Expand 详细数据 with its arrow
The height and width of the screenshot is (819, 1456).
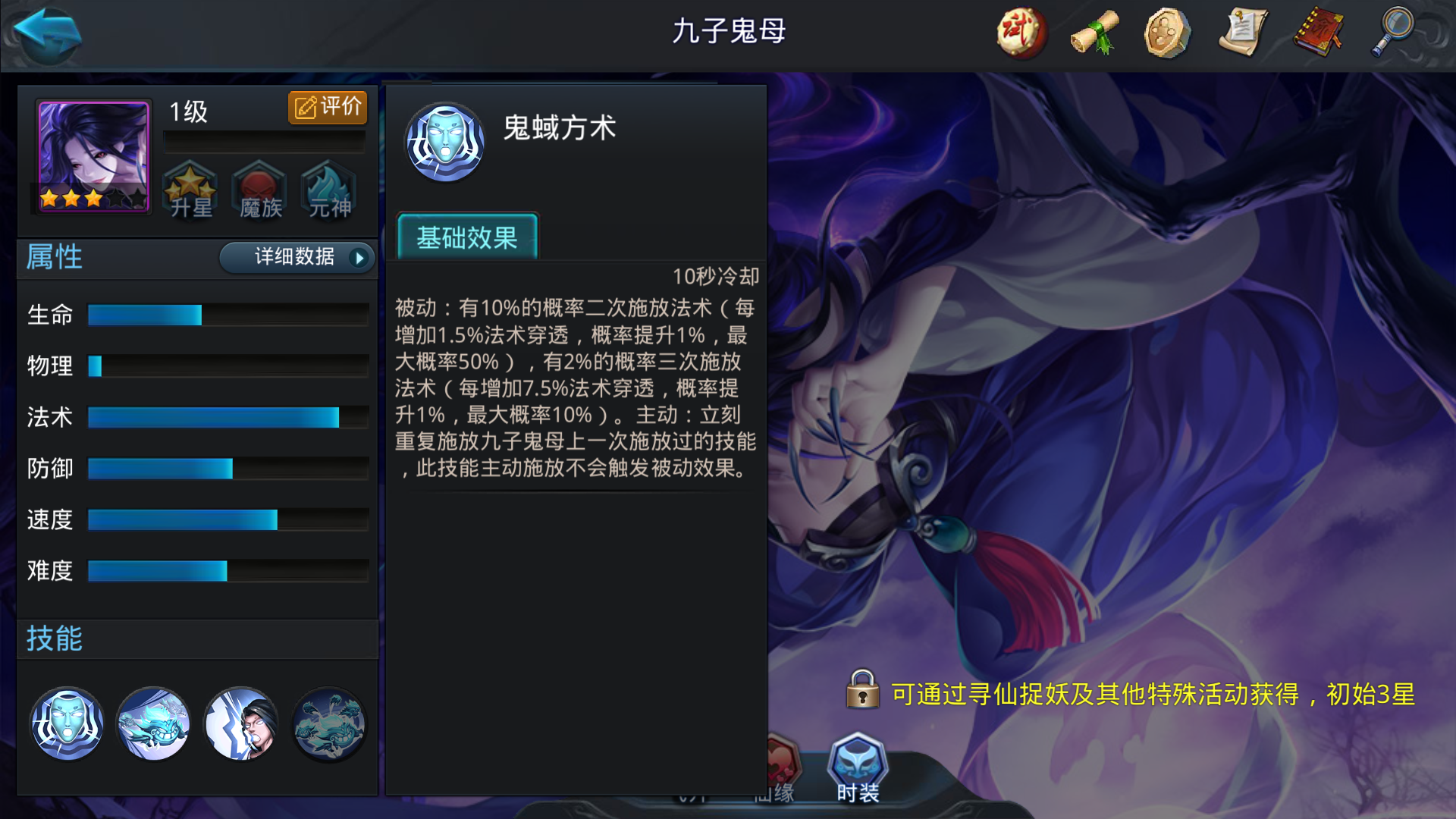point(297,258)
